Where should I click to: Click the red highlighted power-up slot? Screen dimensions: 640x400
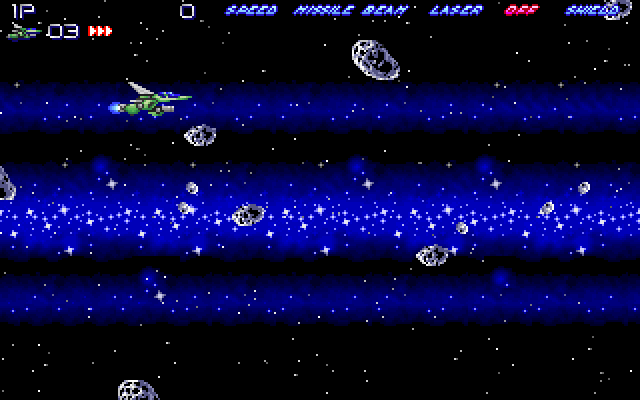(521, 11)
